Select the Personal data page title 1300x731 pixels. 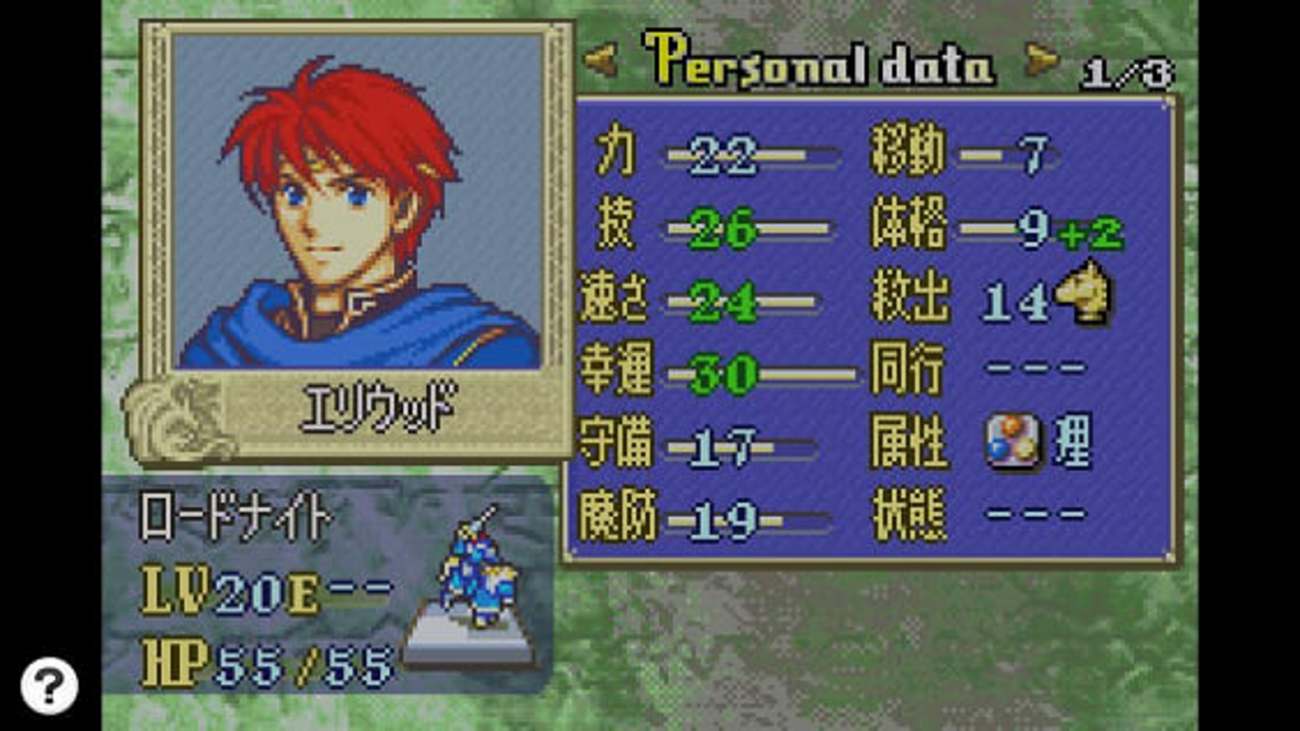coord(820,63)
